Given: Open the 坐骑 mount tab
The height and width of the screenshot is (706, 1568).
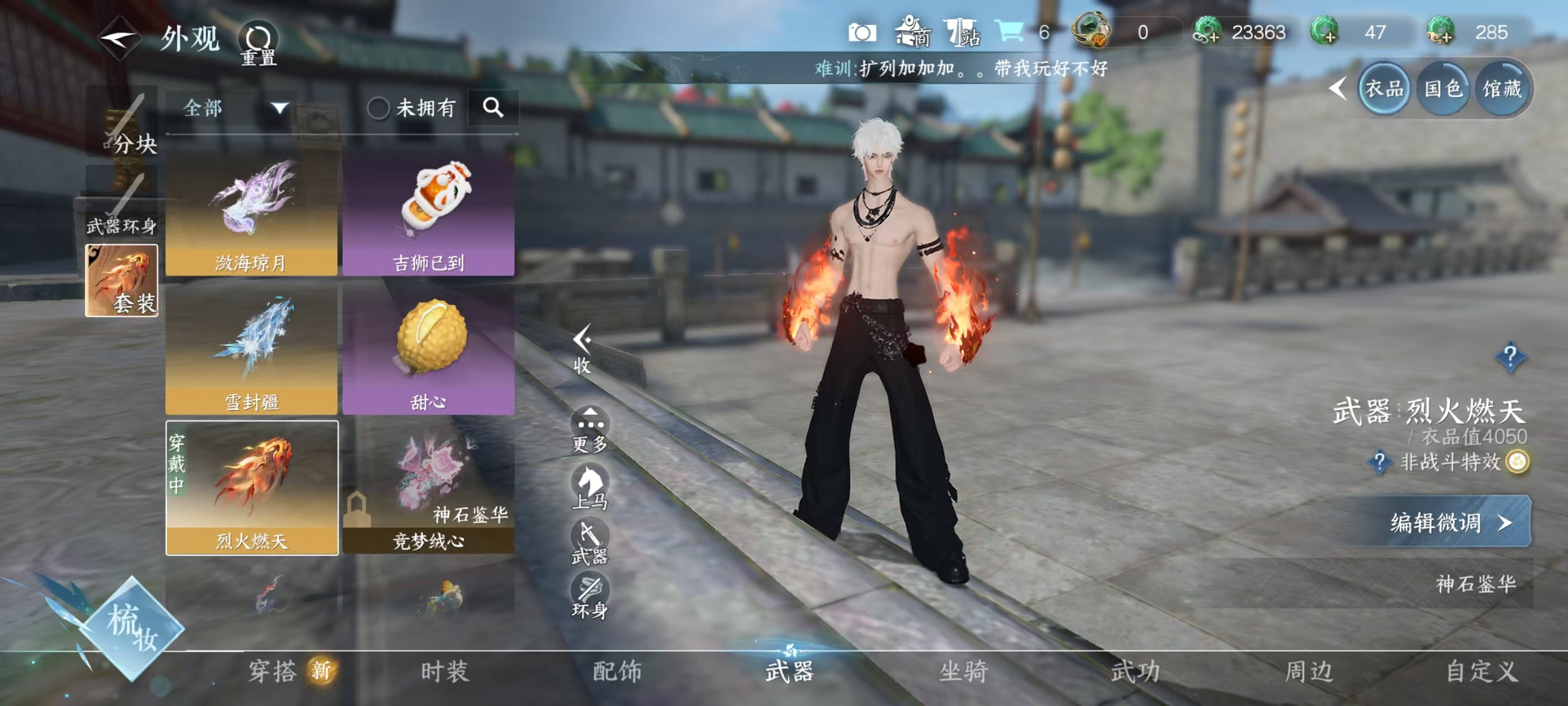Looking at the screenshot, I should (963, 671).
